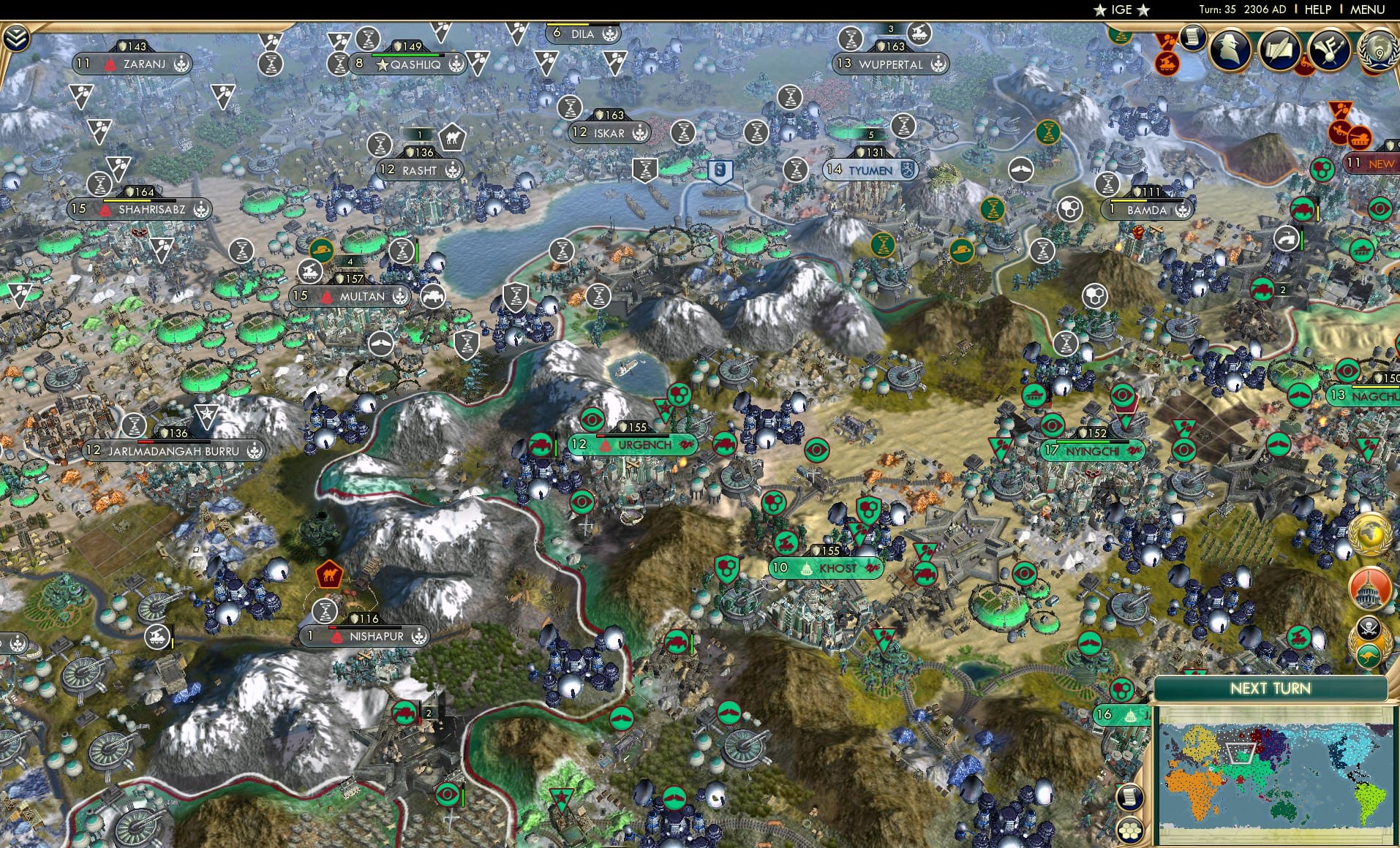Click the golden globe diplomacy notification
The image size is (1400, 848).
pos(1369,532)
